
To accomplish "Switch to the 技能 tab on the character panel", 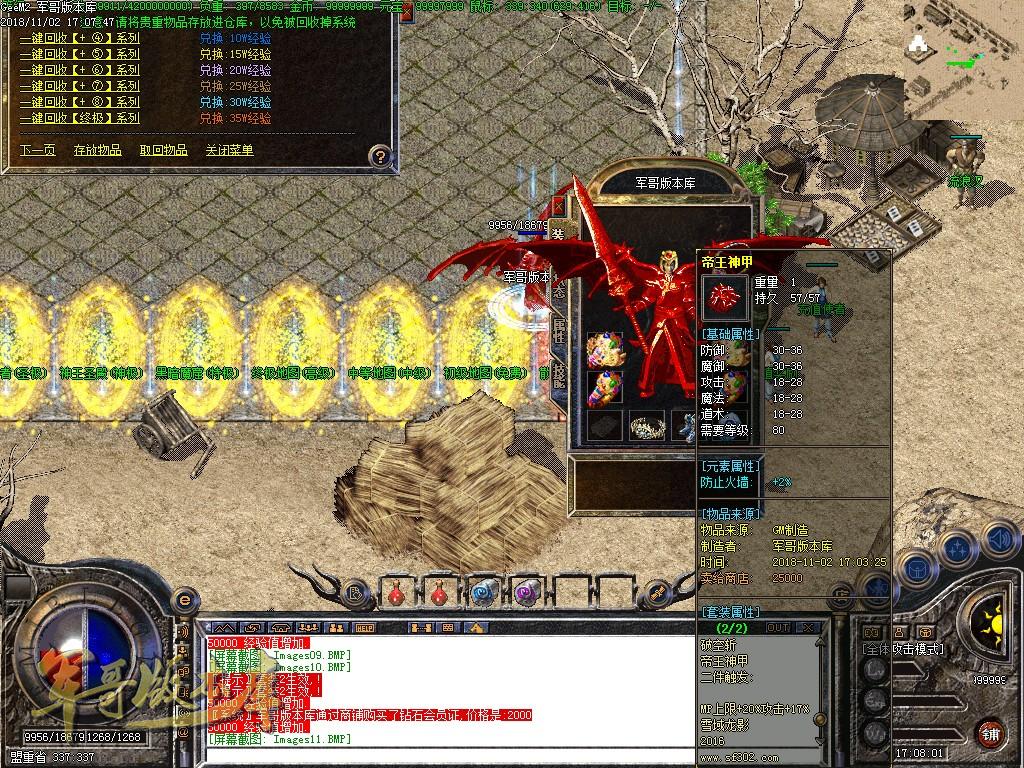I will pyautogui.click(x=560, y=379).
